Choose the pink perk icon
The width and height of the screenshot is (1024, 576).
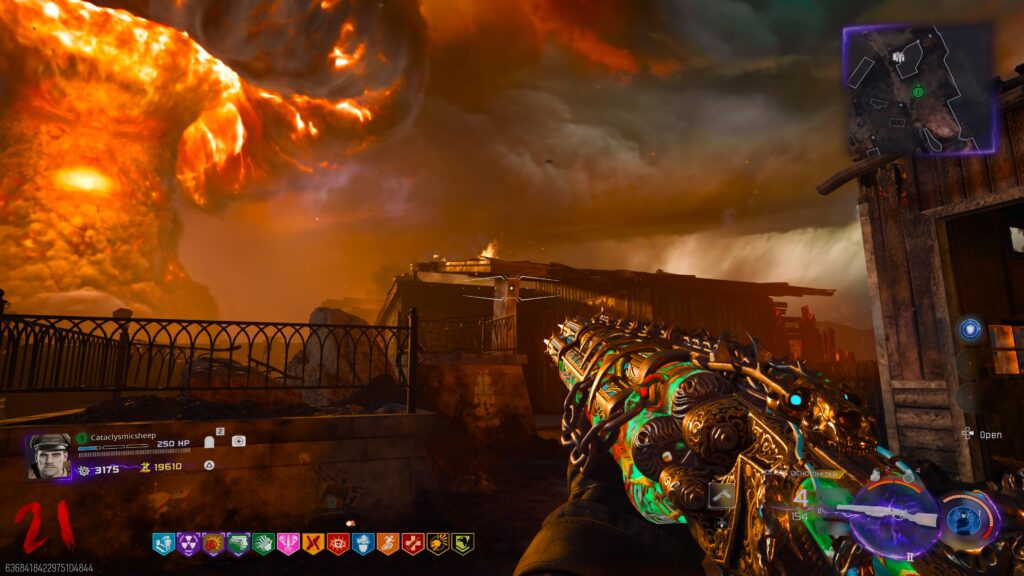[288, 543]
